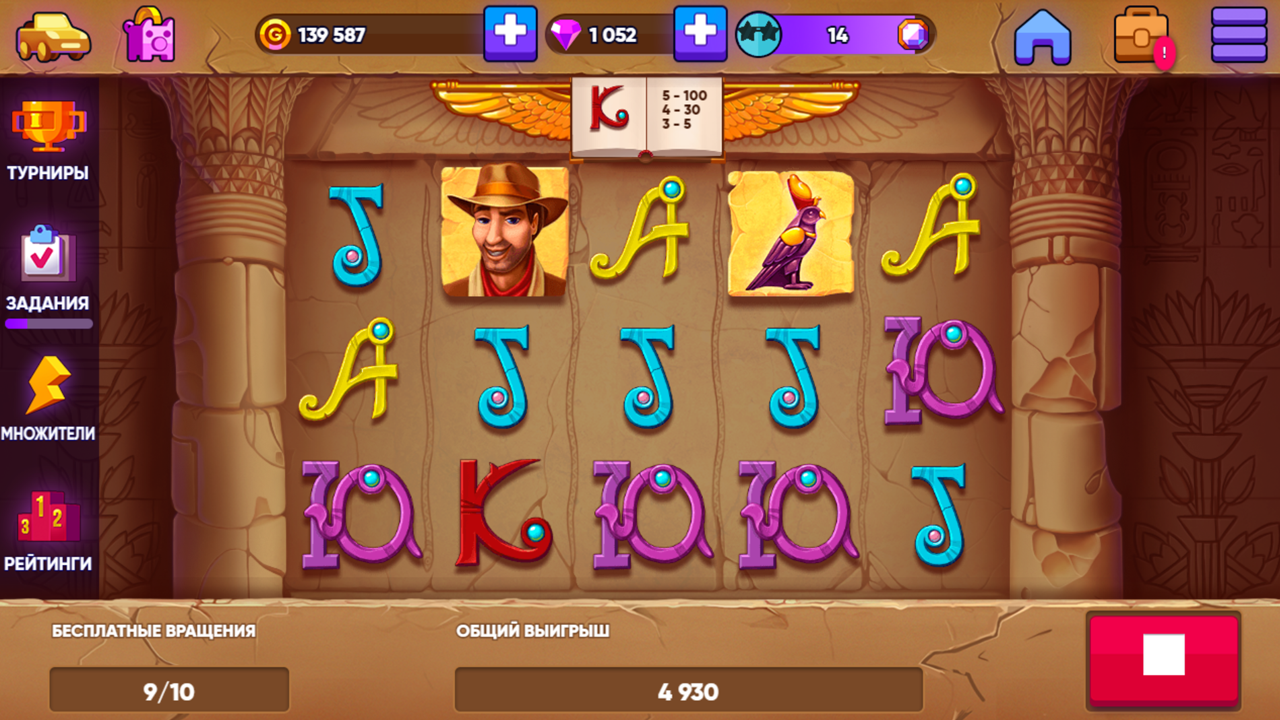Viewport: 1280px width, 720px height.
Task: Click the БЕСПЛАТНЫЕ ВРАЩЕНИЯ 9/10 counter
Action: pos(169,689)
